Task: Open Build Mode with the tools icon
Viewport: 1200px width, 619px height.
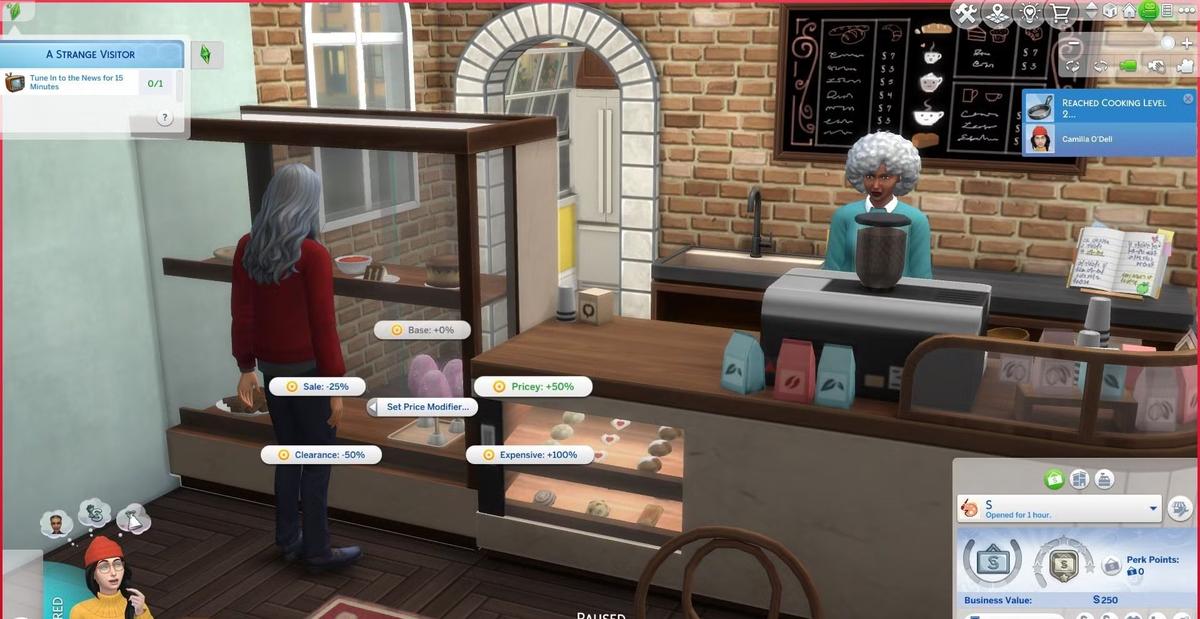Action: click(x=965, y=12)
